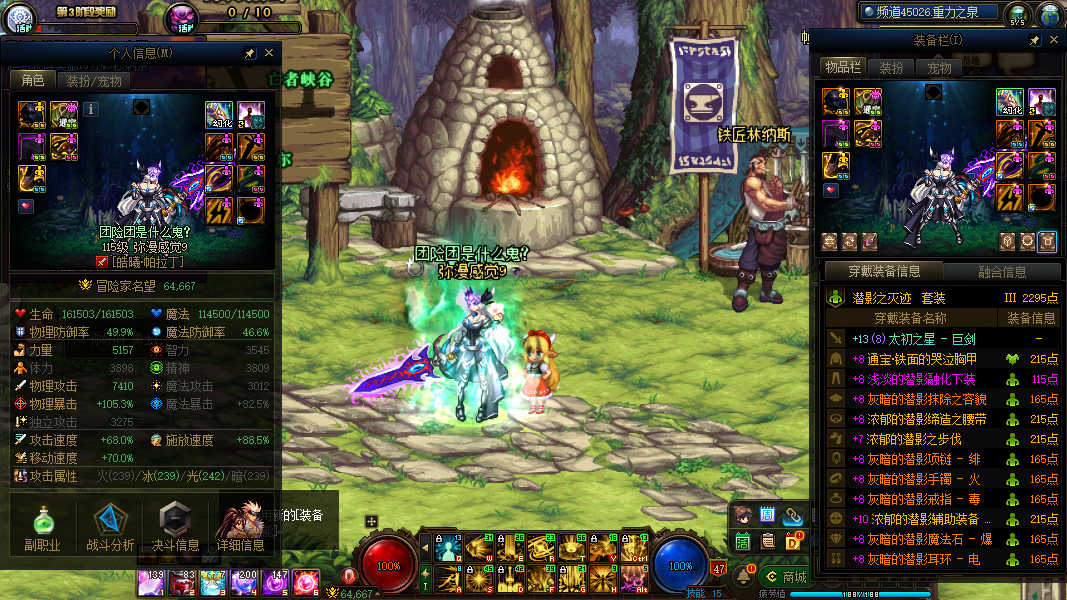
Task: Open 详细信息 detailed information
Action: pyautogui.click(x=241, y=527)
